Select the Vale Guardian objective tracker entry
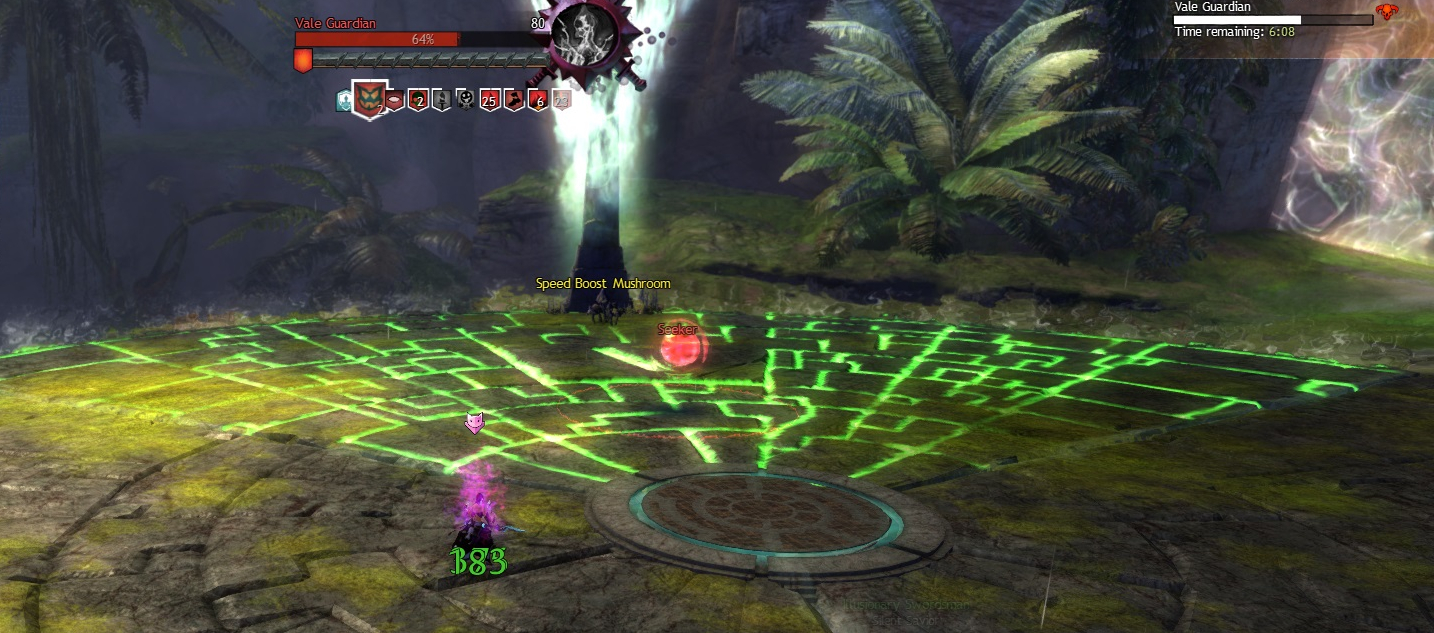1434x633 pixels. [1212, 7]
